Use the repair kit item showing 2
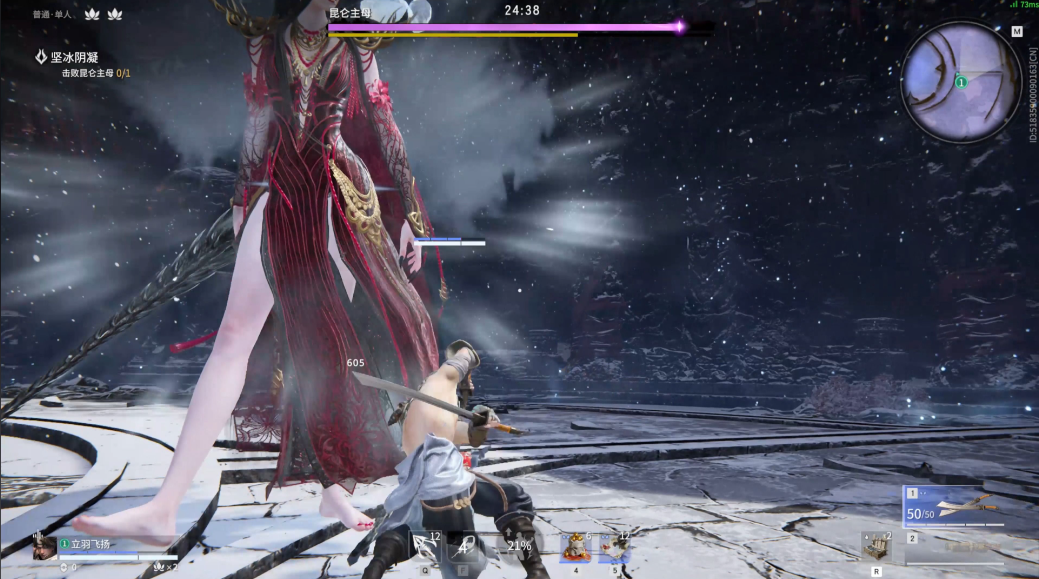This screenshot has height=579, width=1039. click(x=876, y=546)
